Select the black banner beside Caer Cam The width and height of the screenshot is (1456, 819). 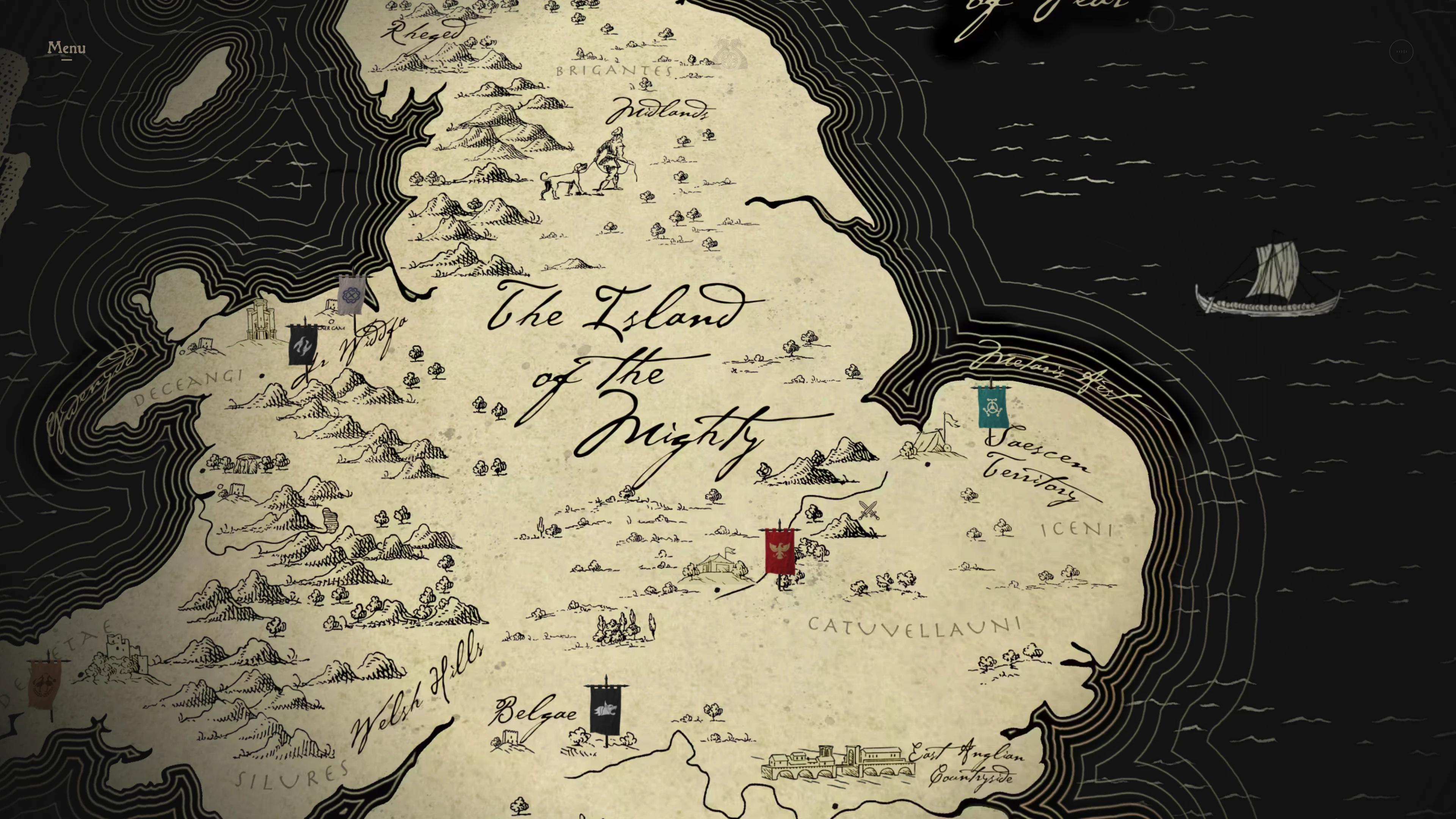[x=303, y=344]
